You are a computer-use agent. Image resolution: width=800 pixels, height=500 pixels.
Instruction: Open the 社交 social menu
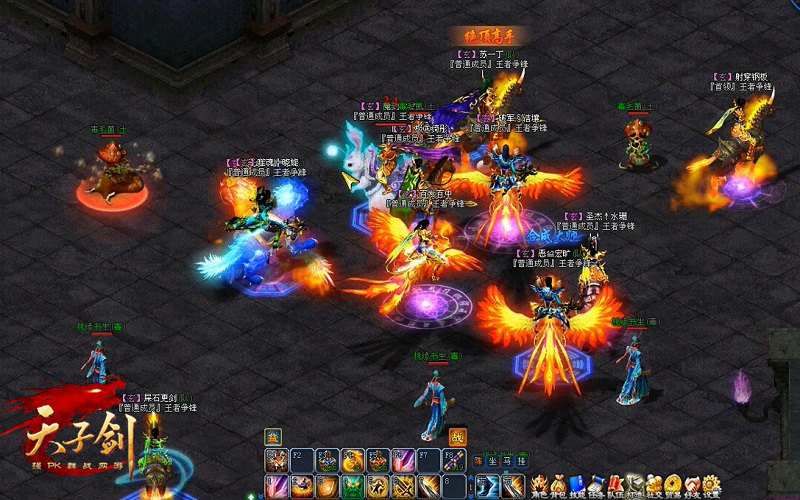pos(653,483)
